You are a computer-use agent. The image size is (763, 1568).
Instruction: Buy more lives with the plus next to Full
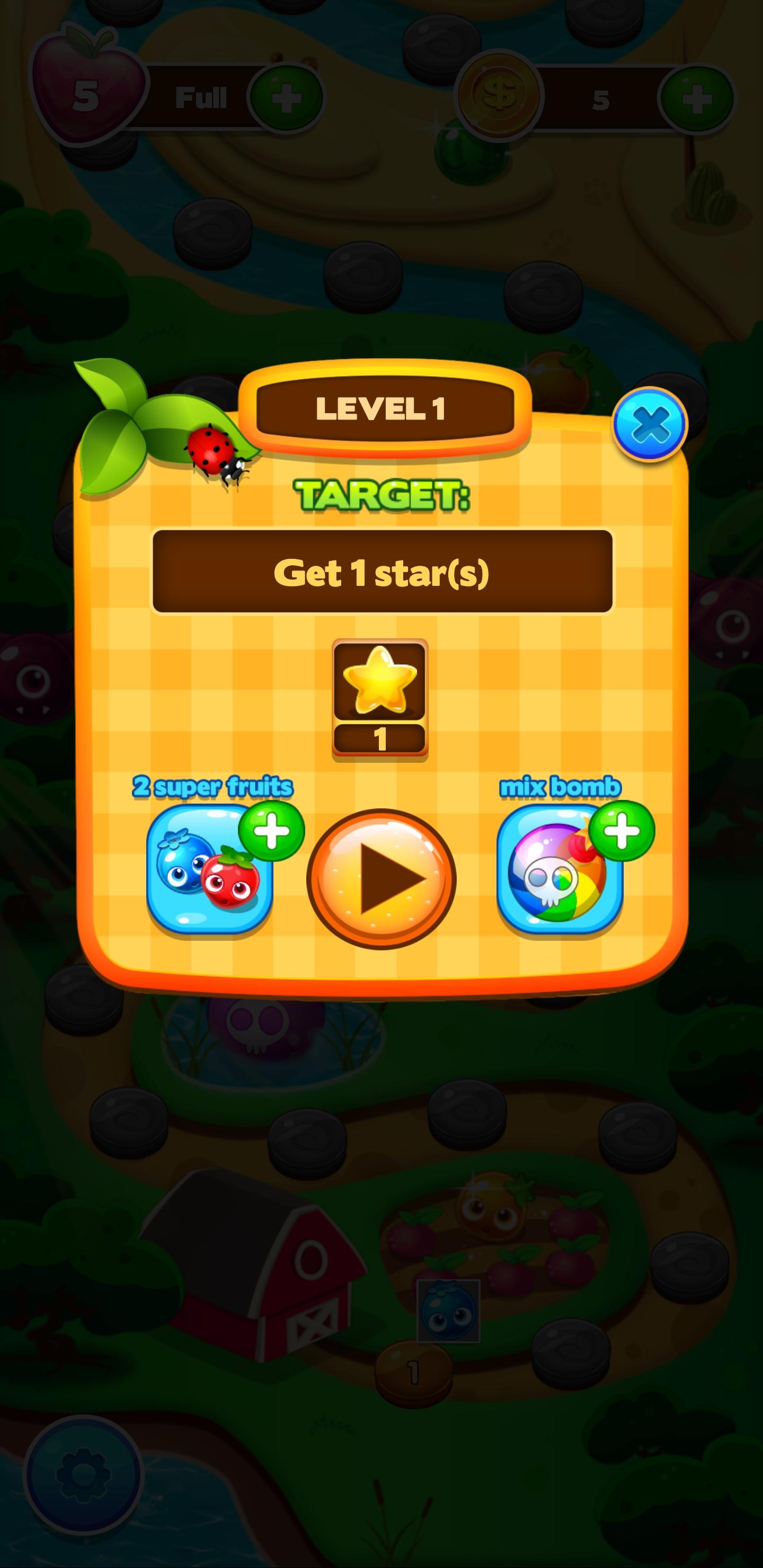pyautogui.click(x=286, y=96)
